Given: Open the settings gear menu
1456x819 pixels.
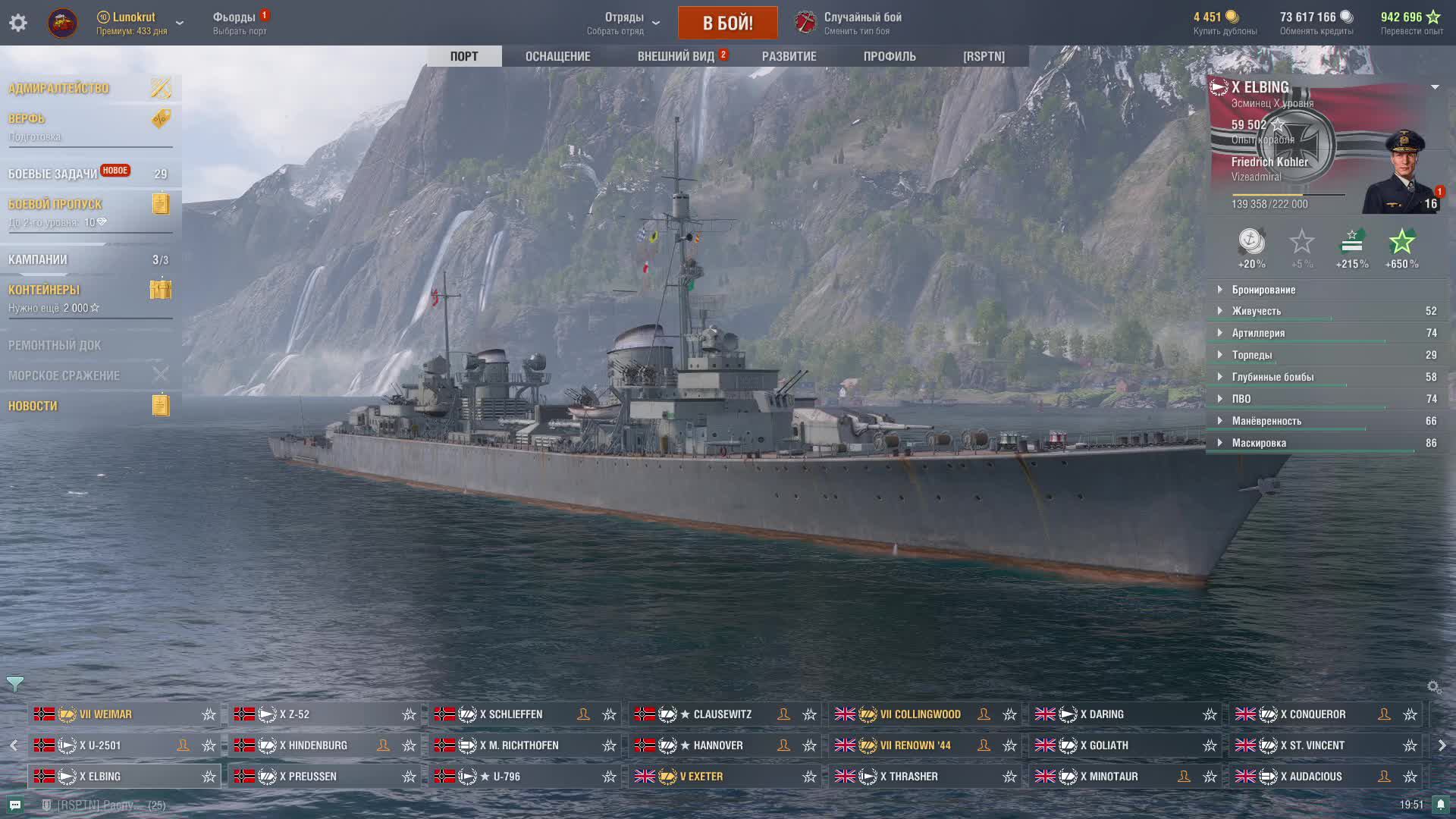Looking at the screenshot, I should tap(18, 23).
